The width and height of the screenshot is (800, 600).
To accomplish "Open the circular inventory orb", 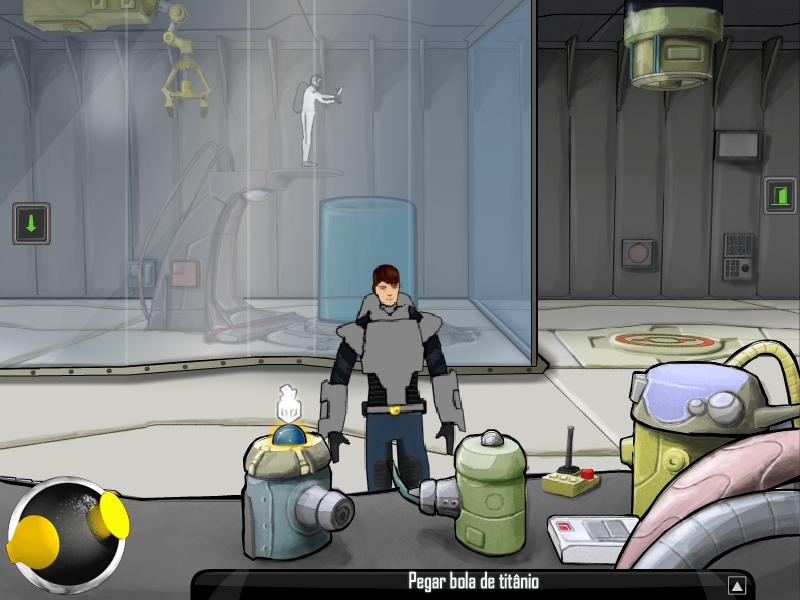I will pyautogui.click(x=67, y=531).
